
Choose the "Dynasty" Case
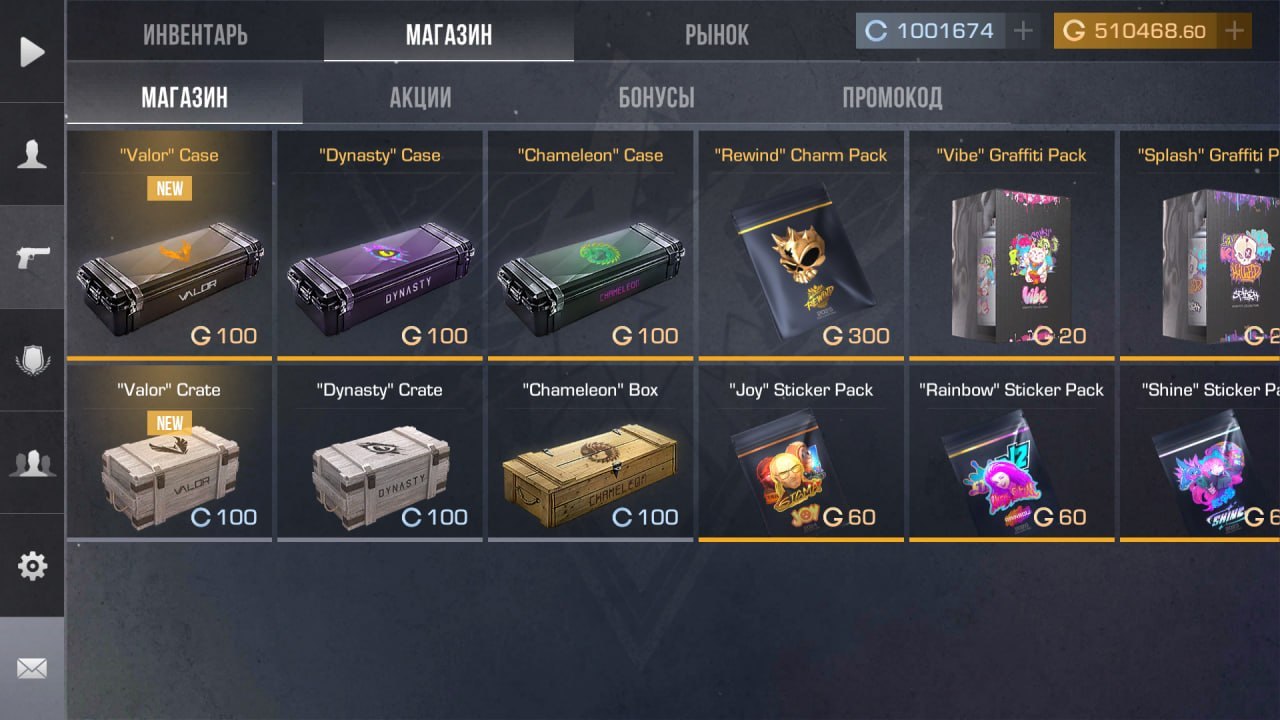(380, 245)
